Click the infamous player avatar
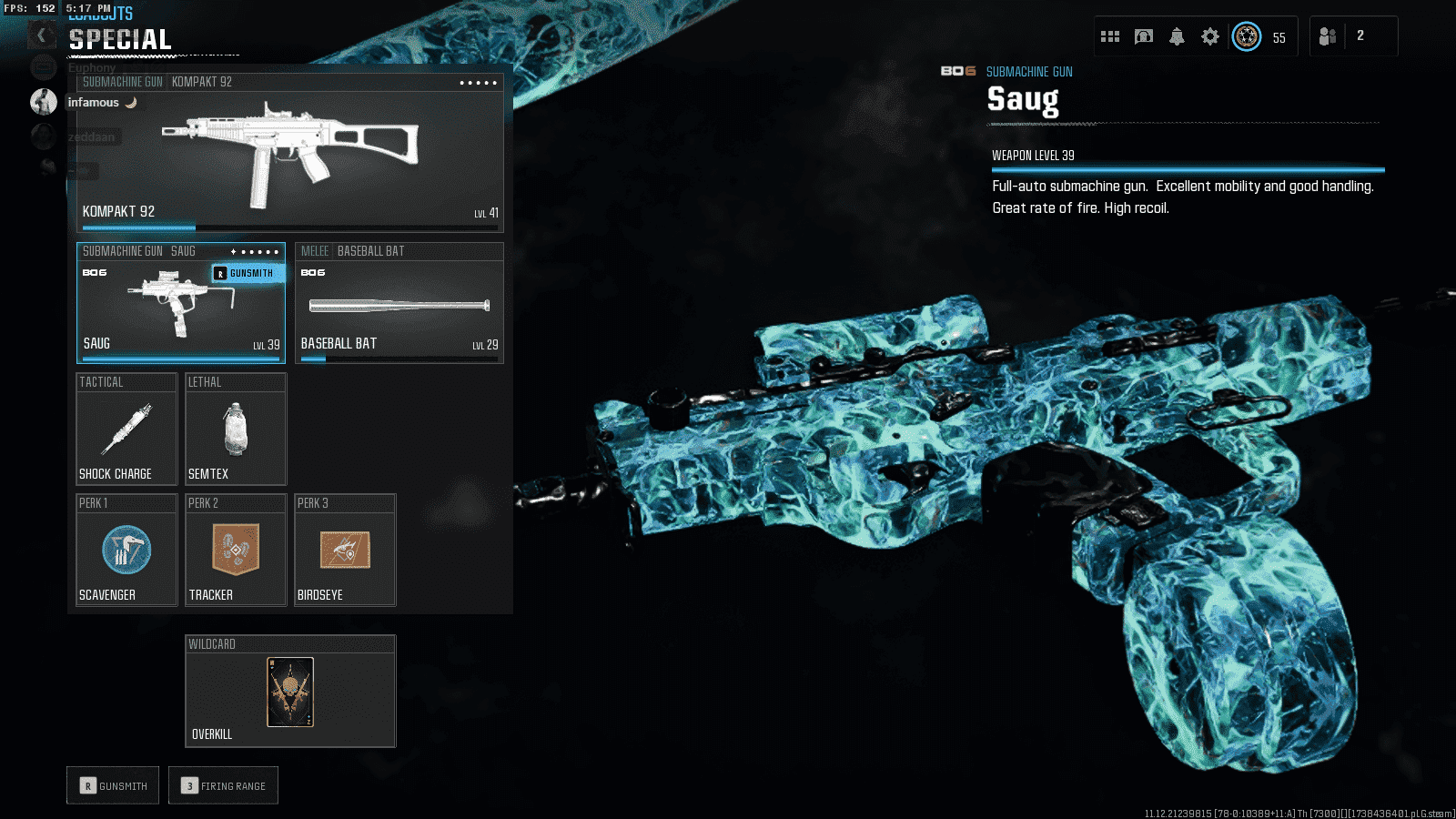The width and height of the screenshot is (1456, 819). point(44,102)
